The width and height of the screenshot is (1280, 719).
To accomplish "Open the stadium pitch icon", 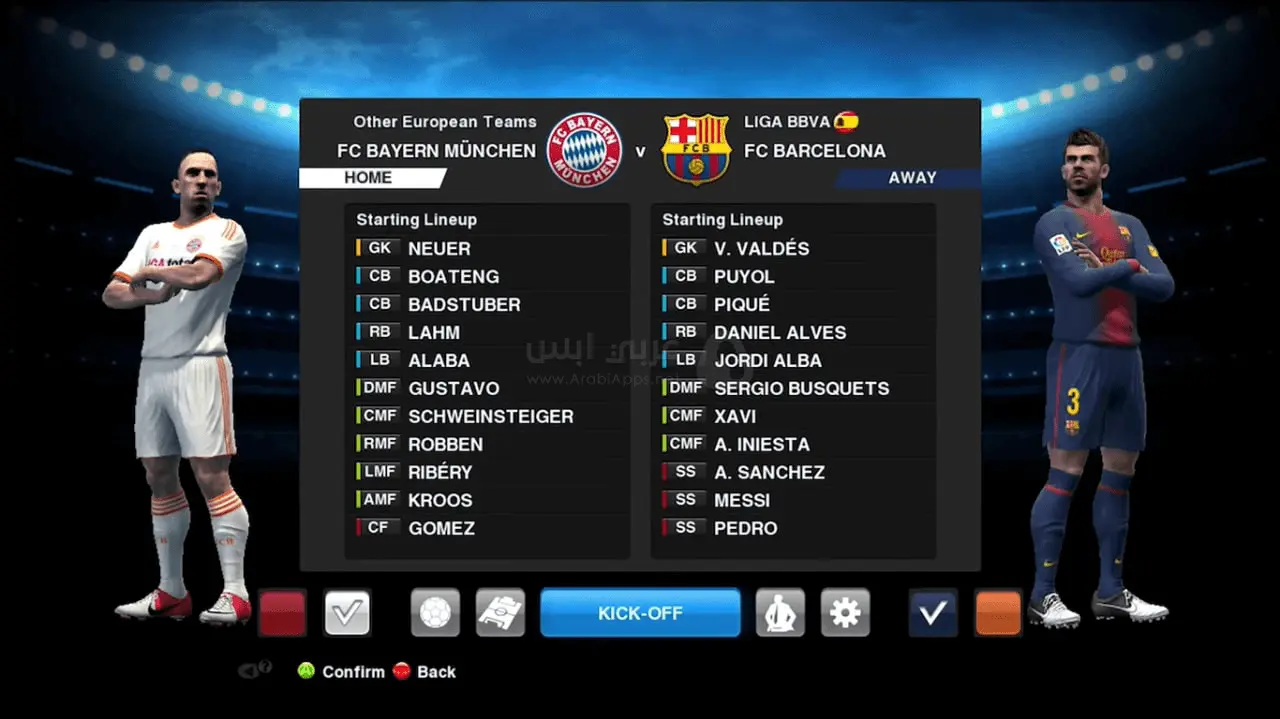I will point(500,612).
